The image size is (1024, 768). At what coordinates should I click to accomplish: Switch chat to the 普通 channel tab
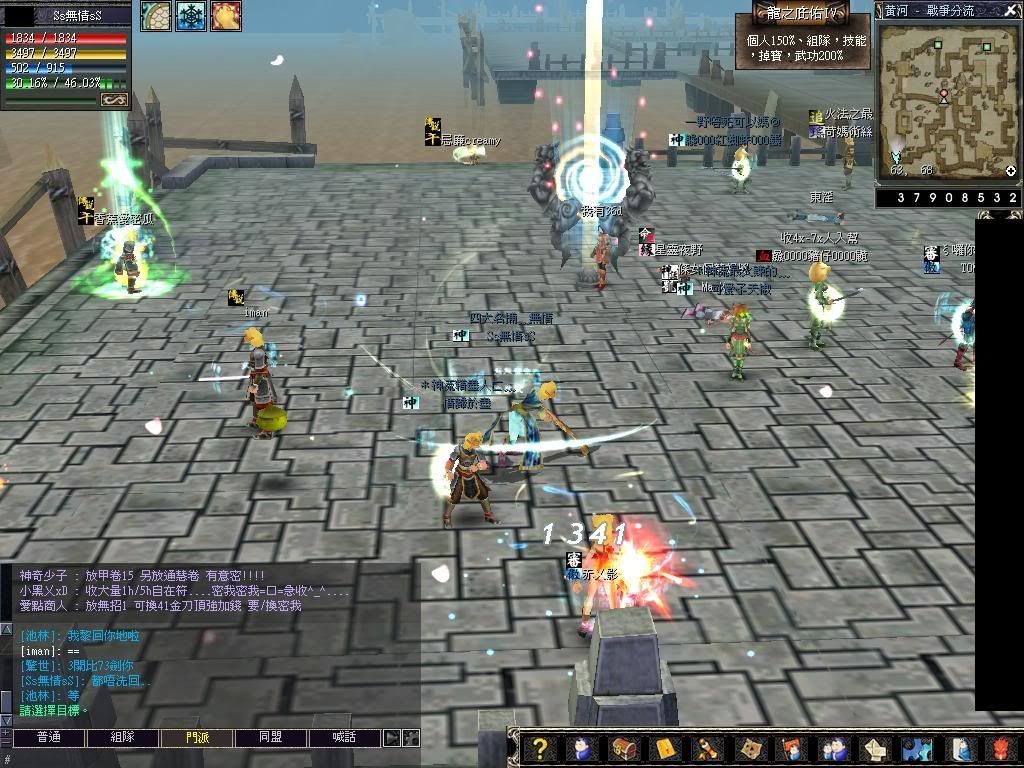click(x=48, y=738)
